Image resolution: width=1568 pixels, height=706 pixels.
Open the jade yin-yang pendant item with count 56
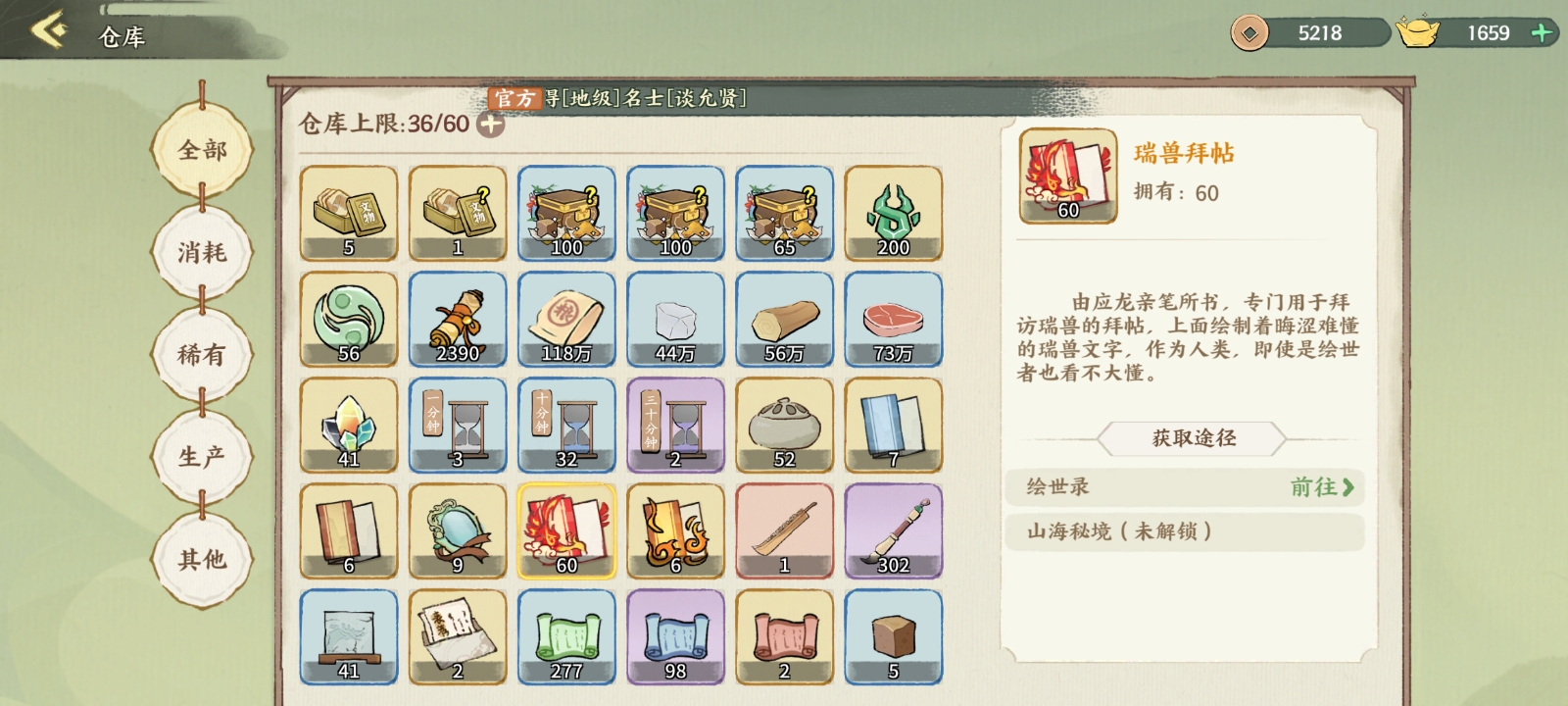click(x=350, y=319)
